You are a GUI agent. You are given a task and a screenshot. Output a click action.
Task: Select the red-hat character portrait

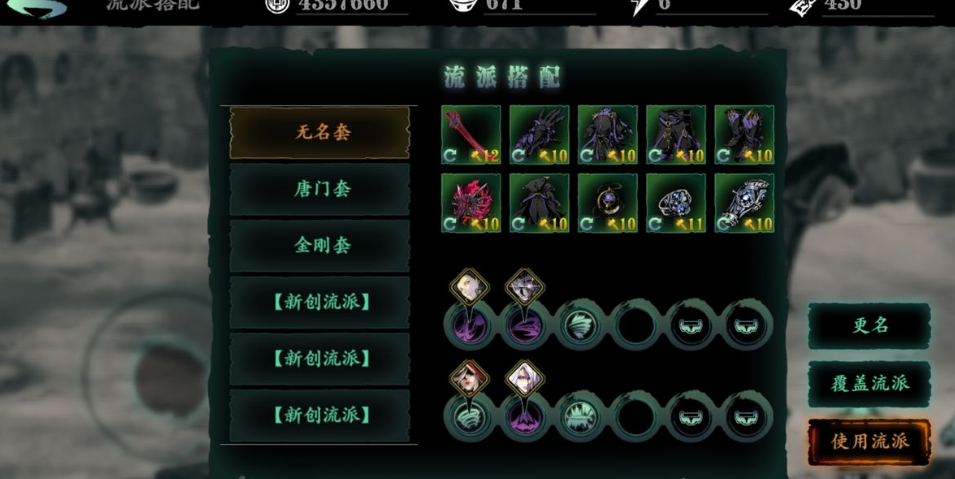(x=470, y=378)
